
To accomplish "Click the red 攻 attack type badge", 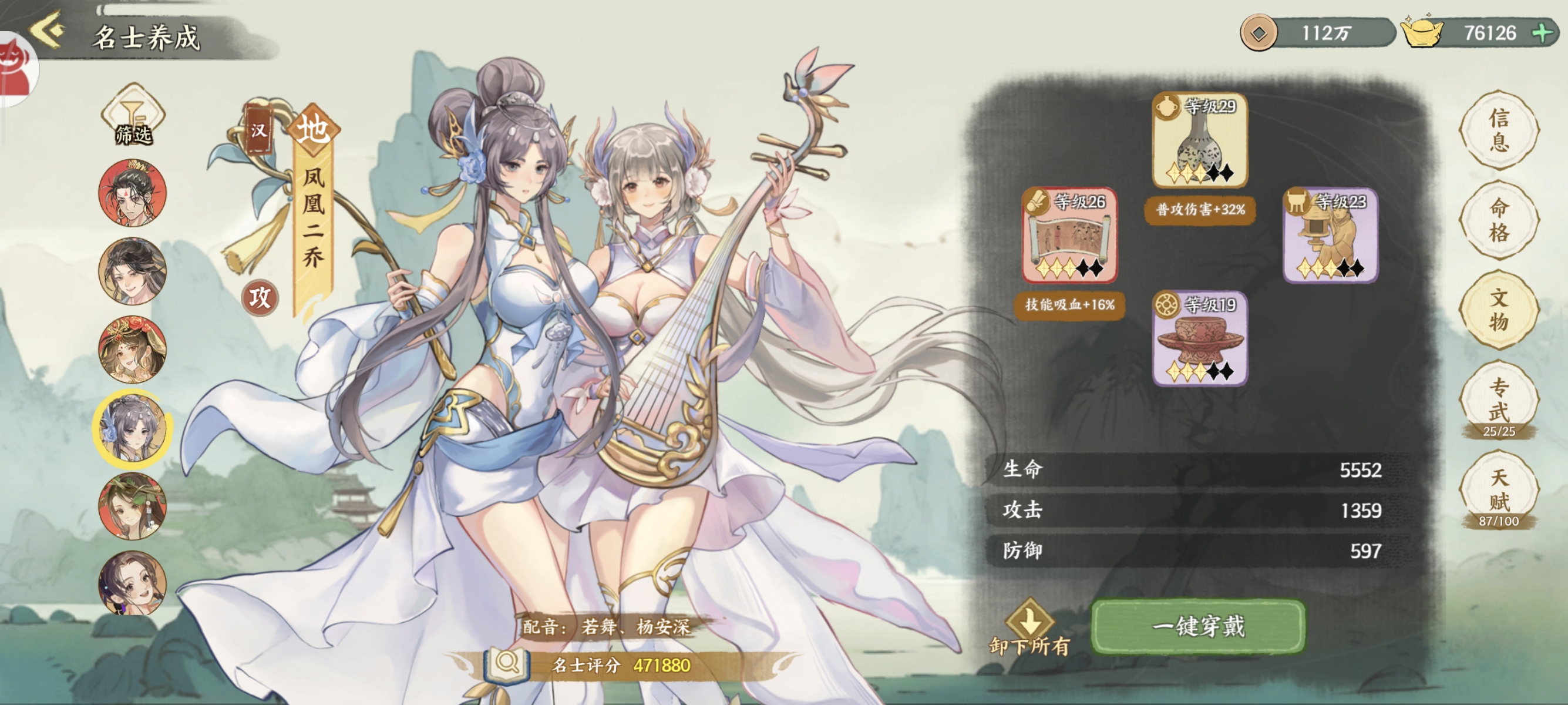I will point(260,298).
